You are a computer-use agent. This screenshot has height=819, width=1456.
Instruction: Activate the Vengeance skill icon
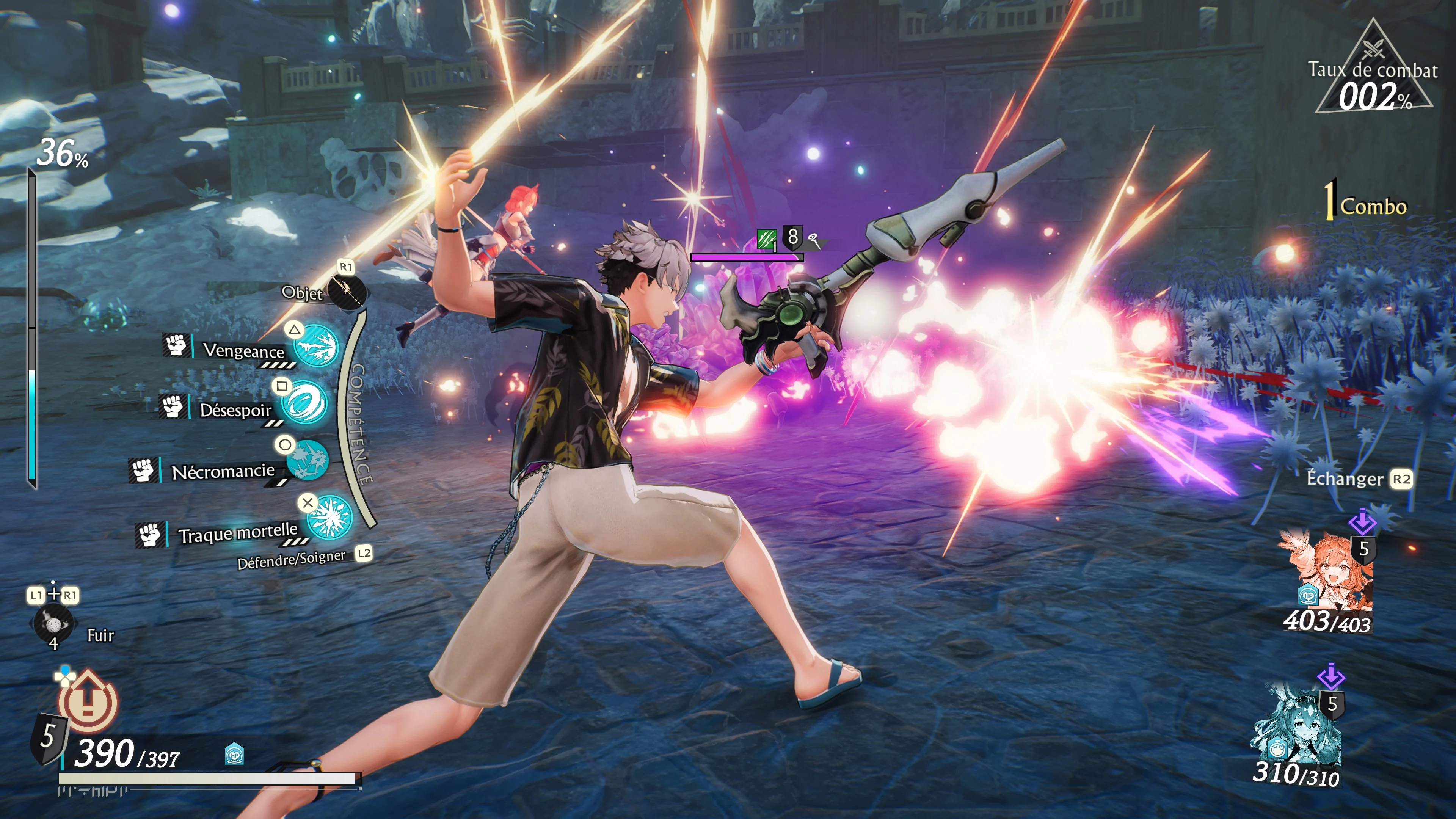click(316, 347)
